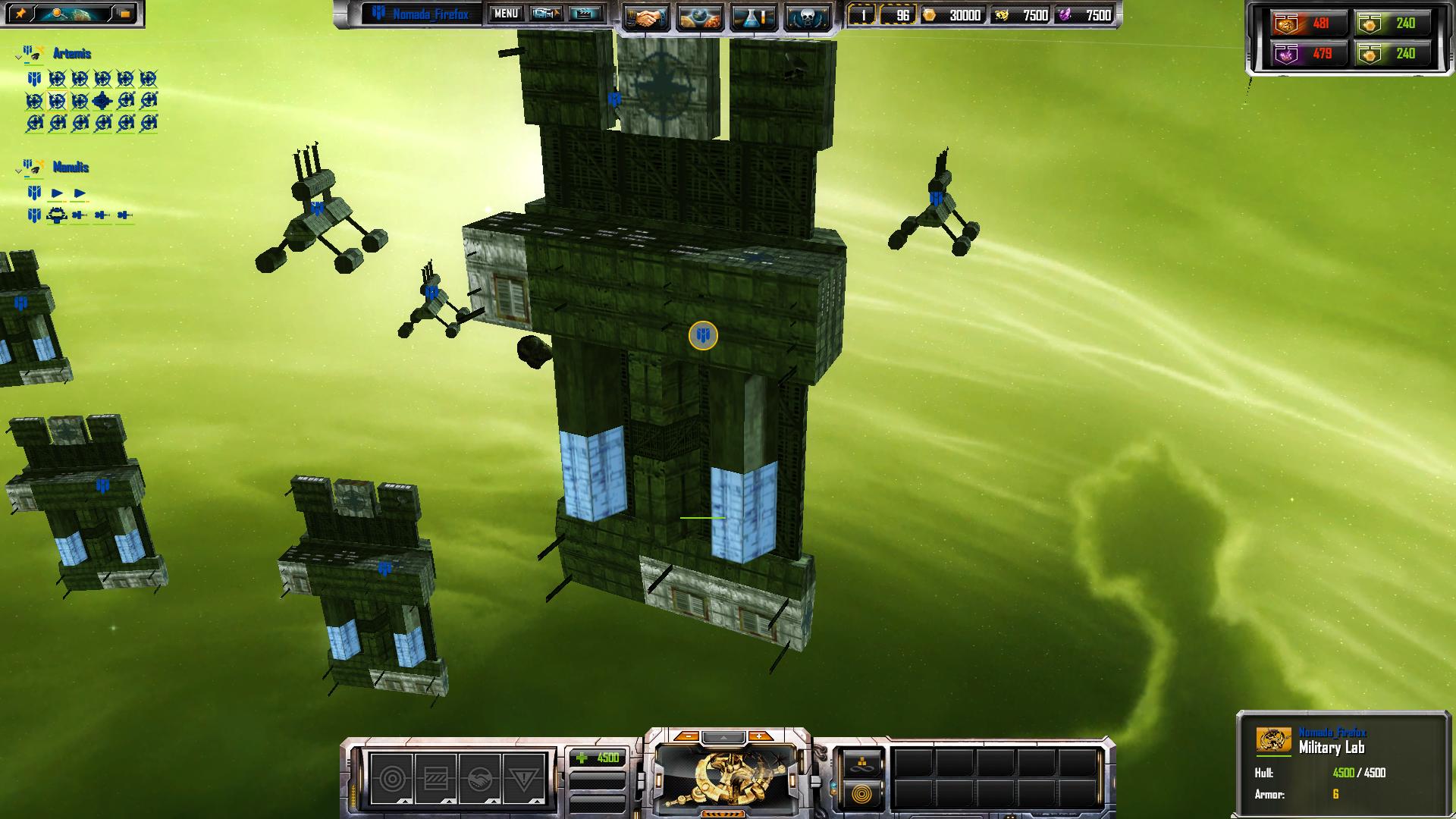
Task: Open the skull pirate screen
Action: [806, 17]
